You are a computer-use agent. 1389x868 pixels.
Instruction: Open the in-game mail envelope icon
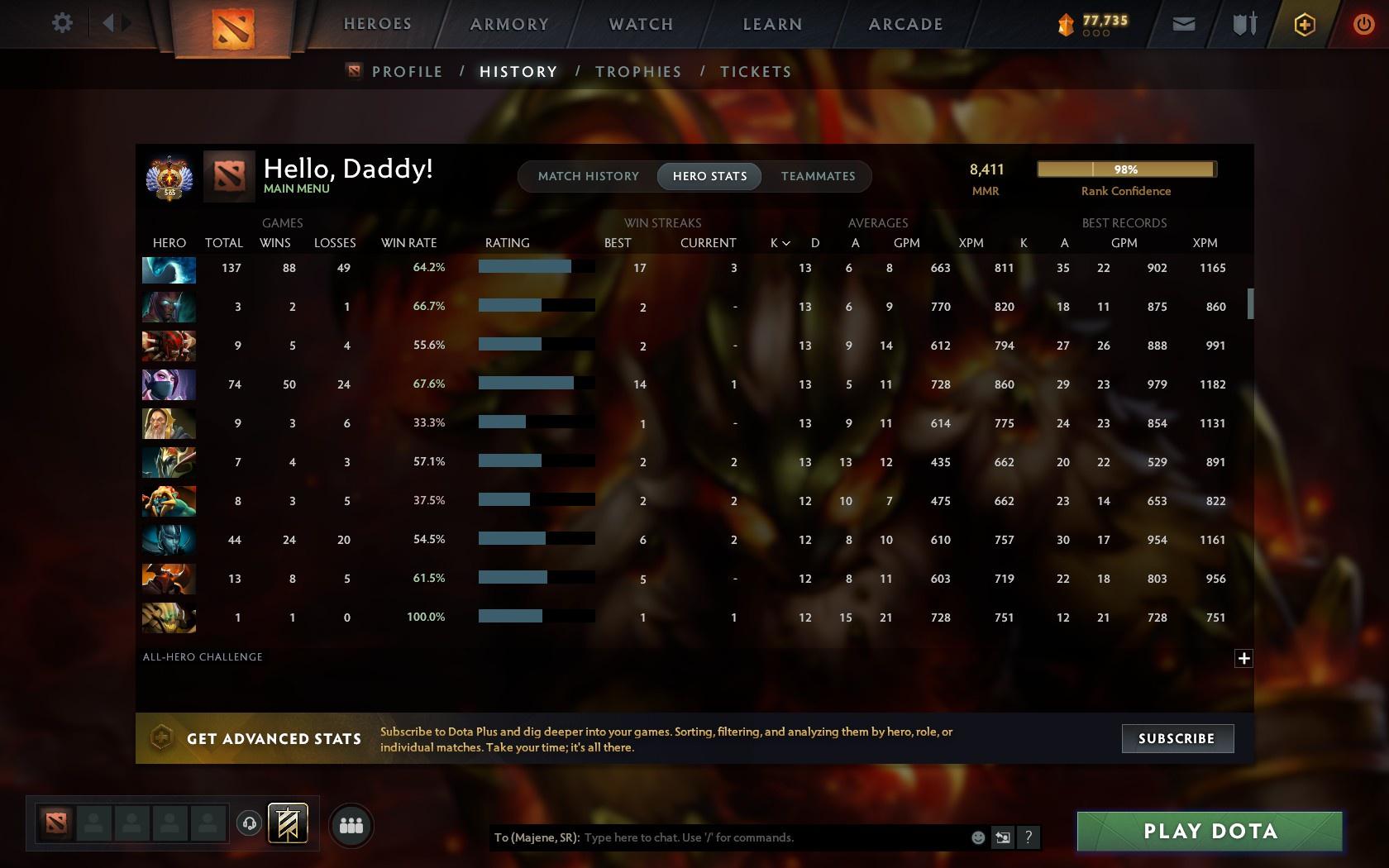click(x=1184, y=23)
